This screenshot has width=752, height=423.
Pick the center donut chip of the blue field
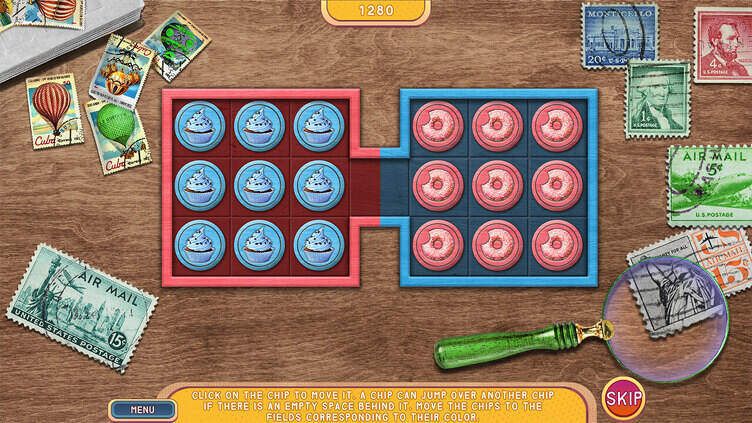(x=497, y=186)
